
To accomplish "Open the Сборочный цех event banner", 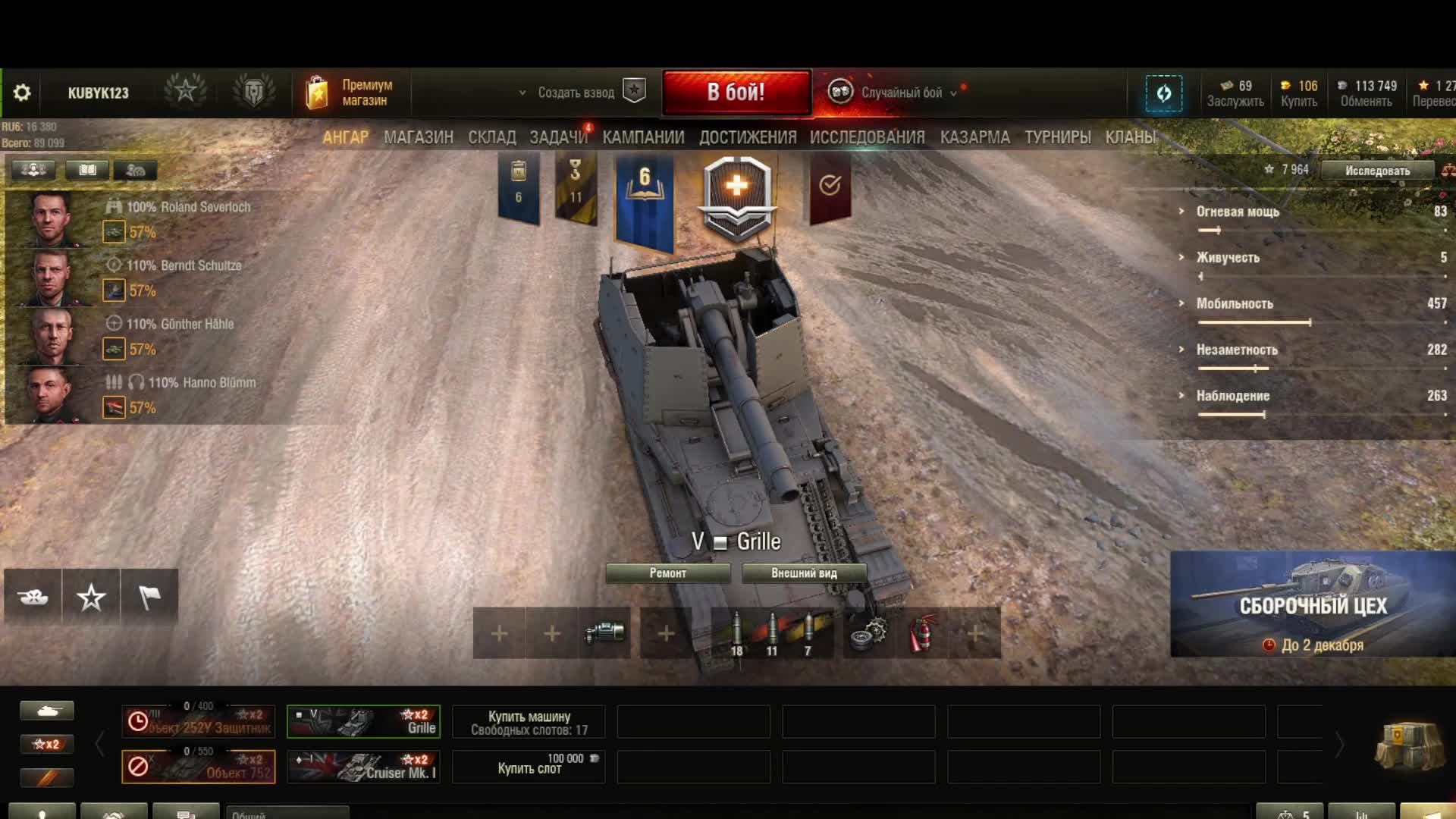I will [1313, 604].
